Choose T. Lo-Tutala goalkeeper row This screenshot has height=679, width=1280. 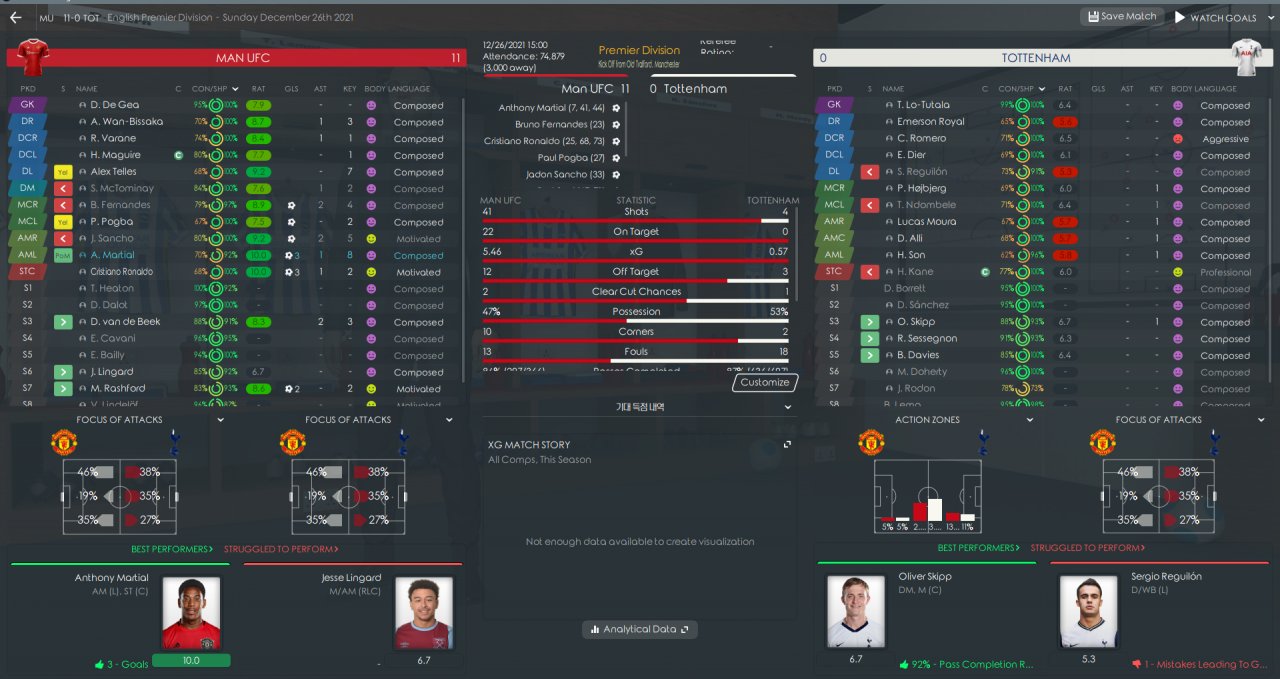pyautogui.click(x=923, y=105)
